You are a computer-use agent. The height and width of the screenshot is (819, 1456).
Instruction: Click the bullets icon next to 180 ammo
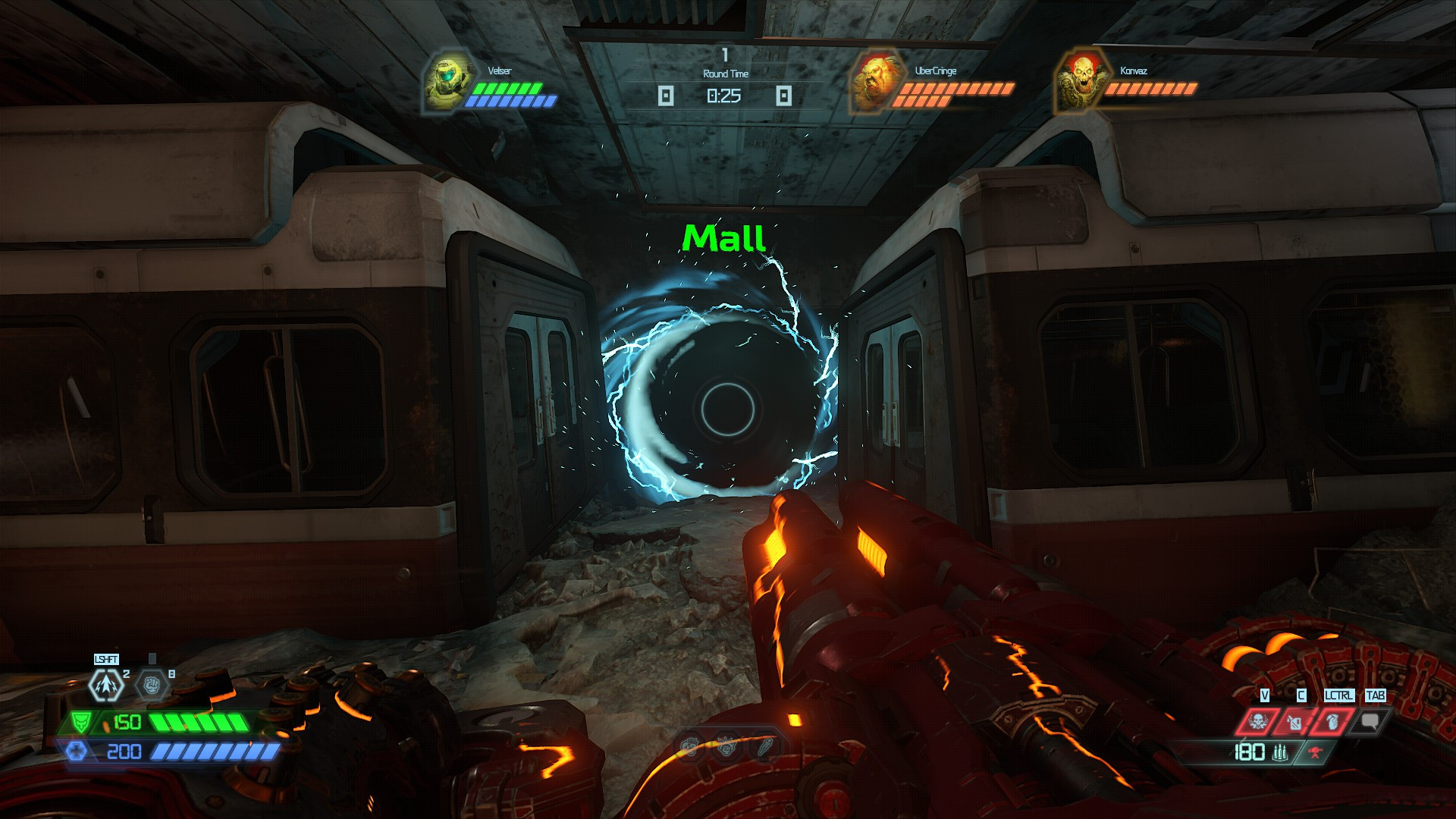[1280, 753]
